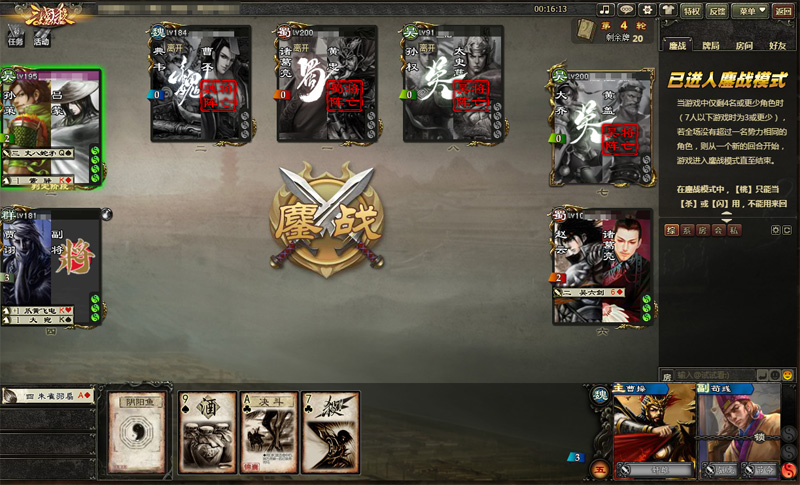This screenshot has width=800, height=485.
Task: Click the chat message input field
Action: (x=714, y=375)
